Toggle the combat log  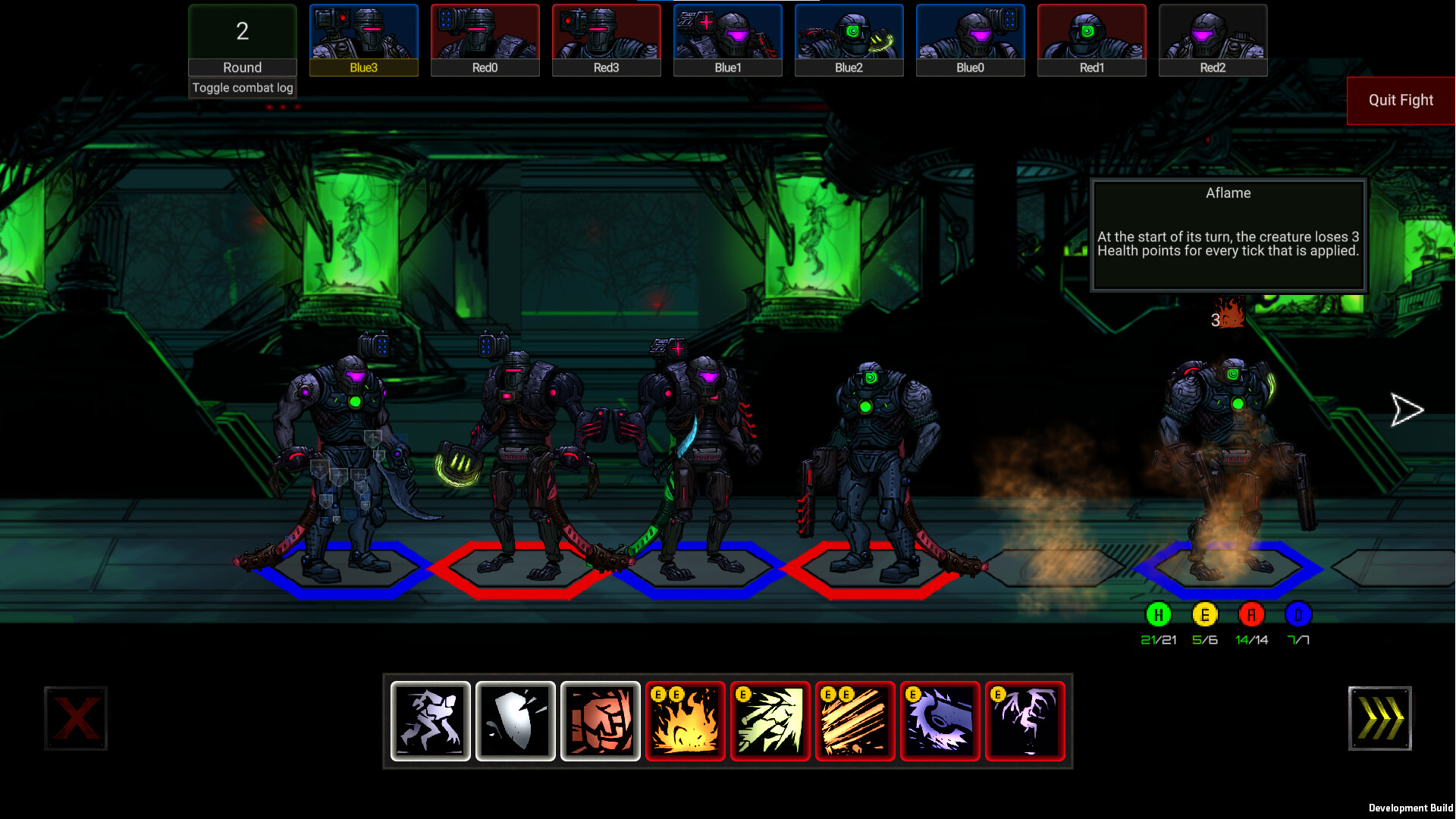coord(242,87)
